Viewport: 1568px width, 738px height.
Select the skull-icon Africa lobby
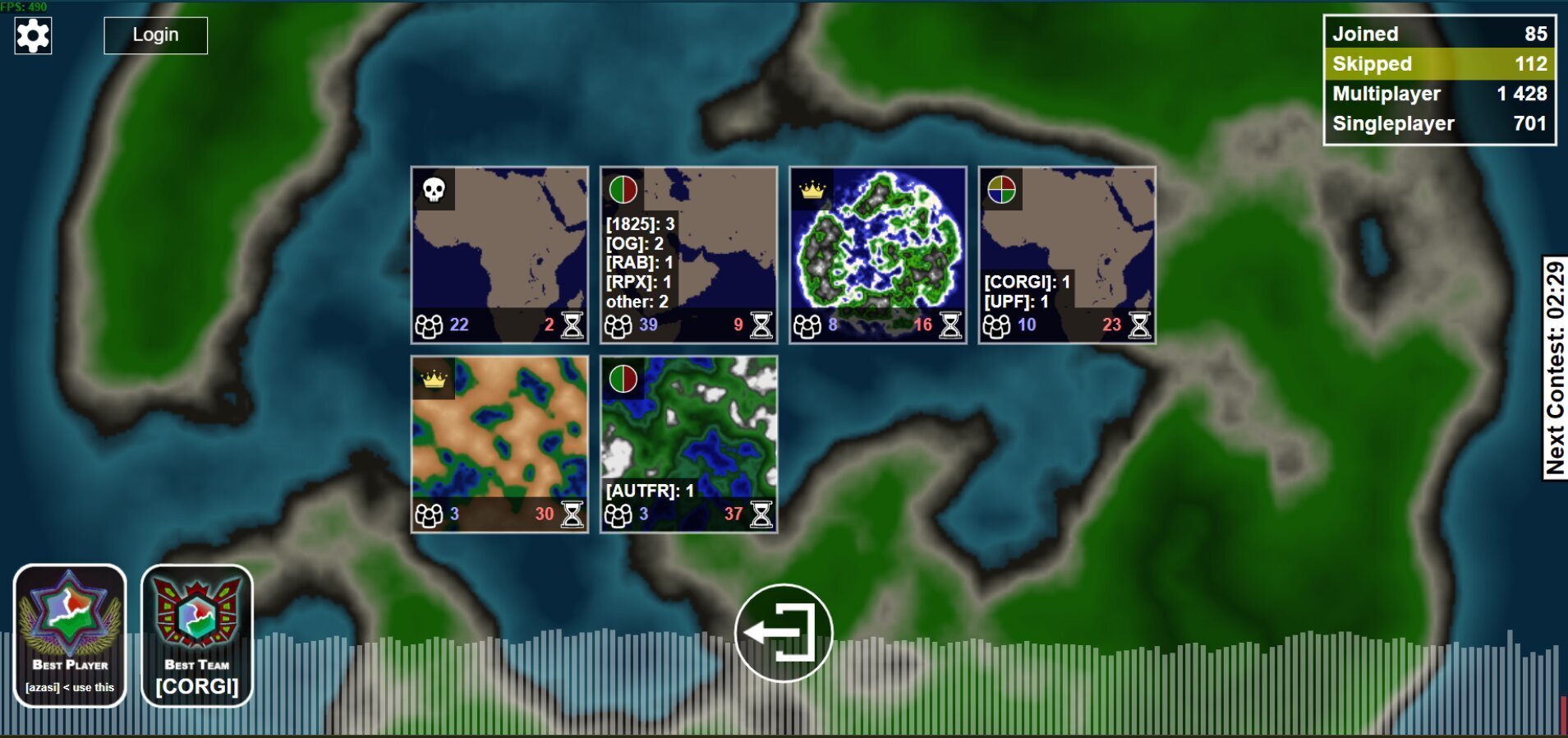[x=499, y=255]
